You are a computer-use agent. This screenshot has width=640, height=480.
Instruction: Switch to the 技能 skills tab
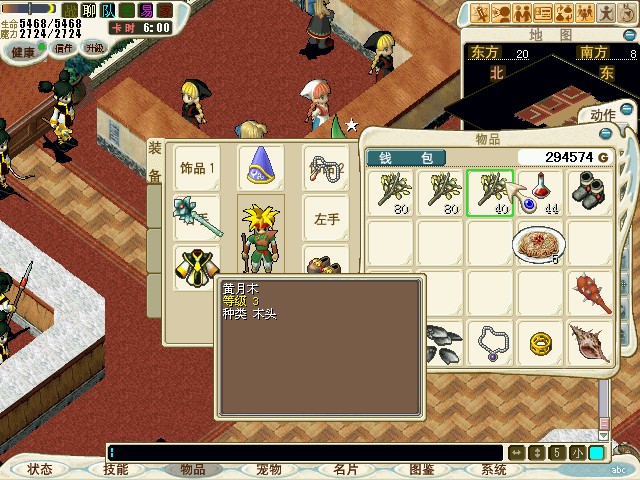pyautogui.click(x=116, y=469)
